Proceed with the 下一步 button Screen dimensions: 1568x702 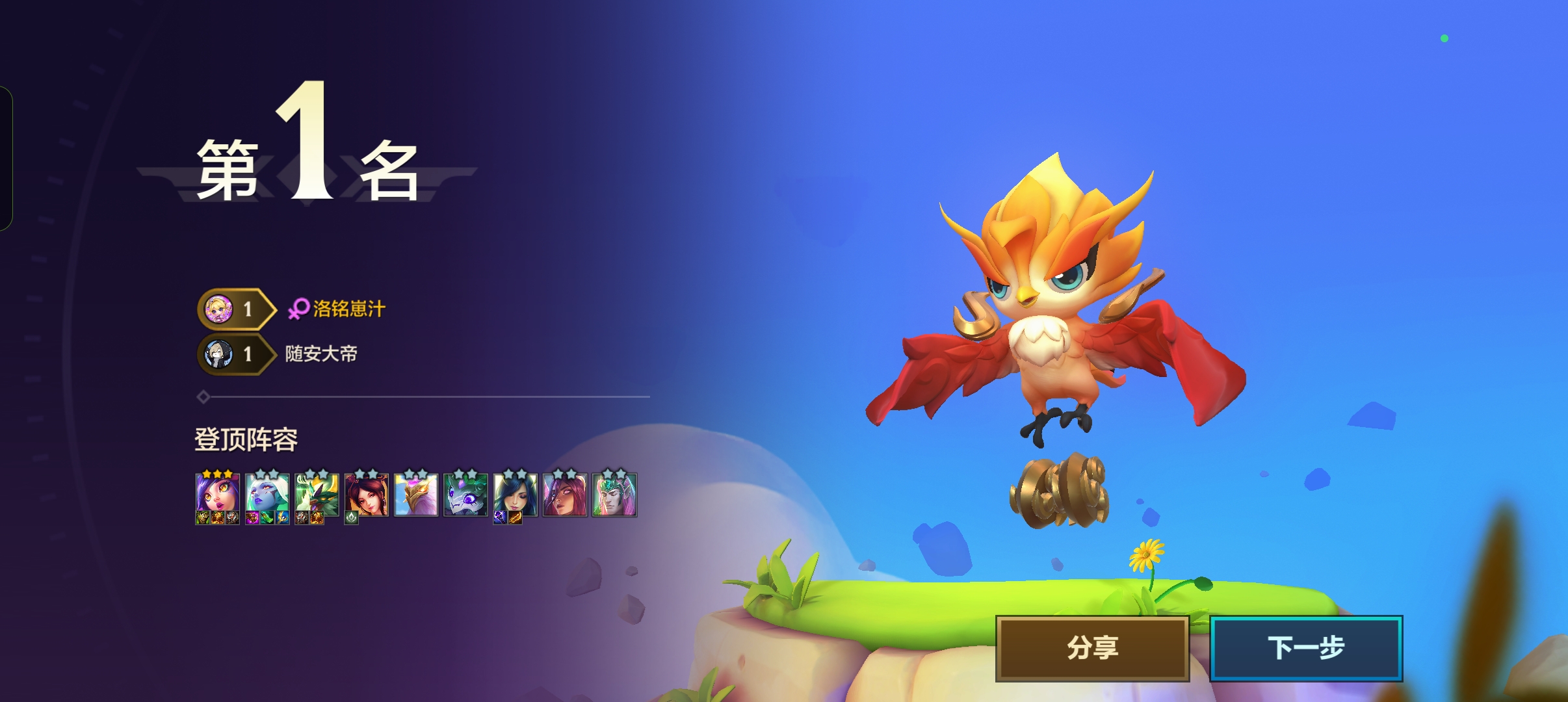(x=1305, y=648)
